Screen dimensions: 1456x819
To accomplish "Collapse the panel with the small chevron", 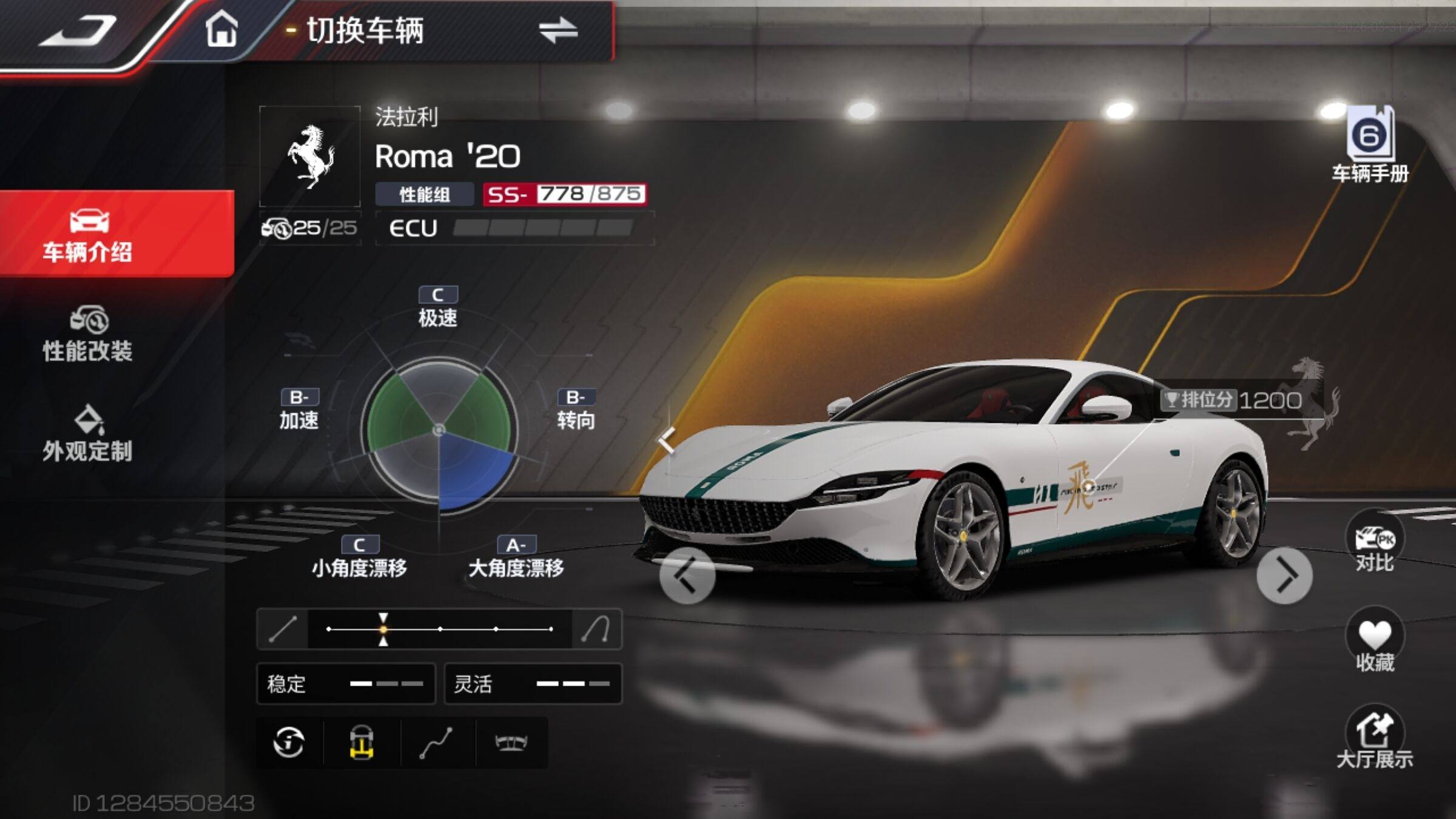I will coord(667,439).
